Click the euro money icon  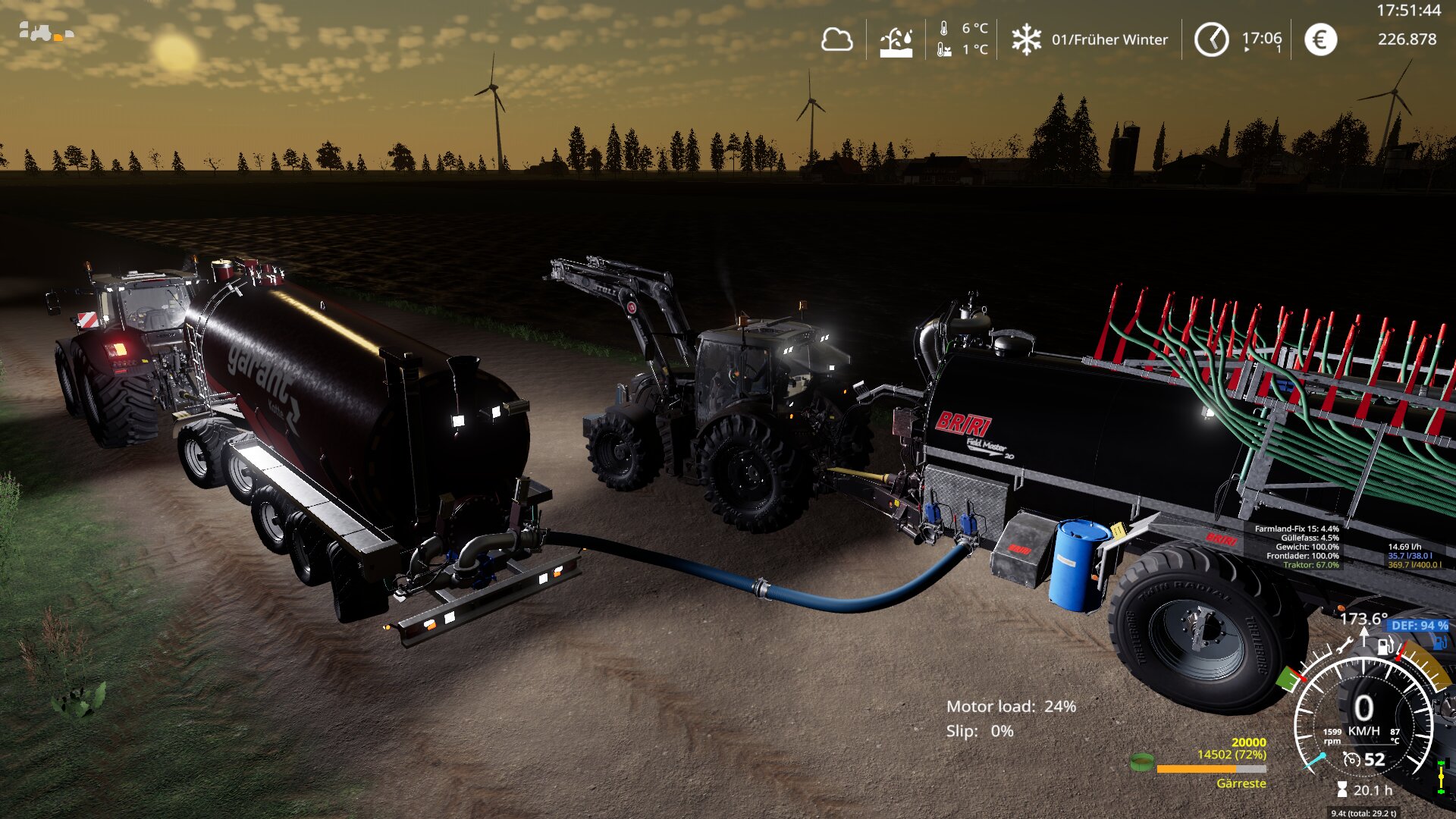pyautogui.click(x=1320, y=39)
